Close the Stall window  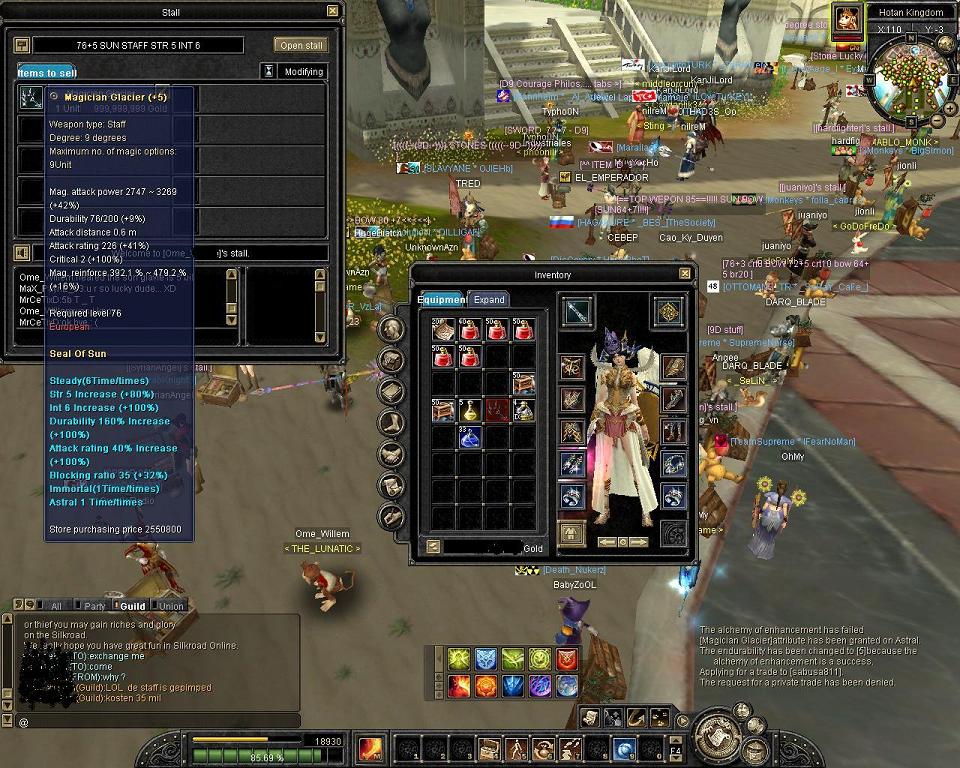pyautogui.click(x=332, y=11)
